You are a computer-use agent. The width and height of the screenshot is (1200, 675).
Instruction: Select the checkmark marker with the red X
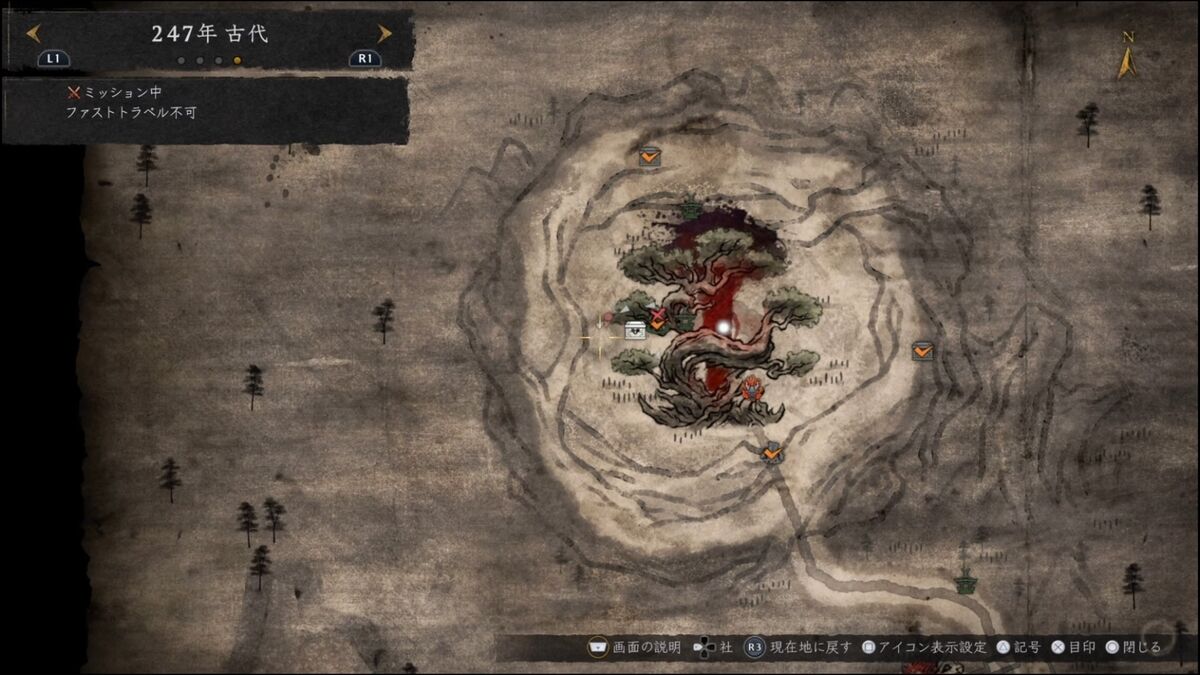pyautogui.click(x=657, y=320)
